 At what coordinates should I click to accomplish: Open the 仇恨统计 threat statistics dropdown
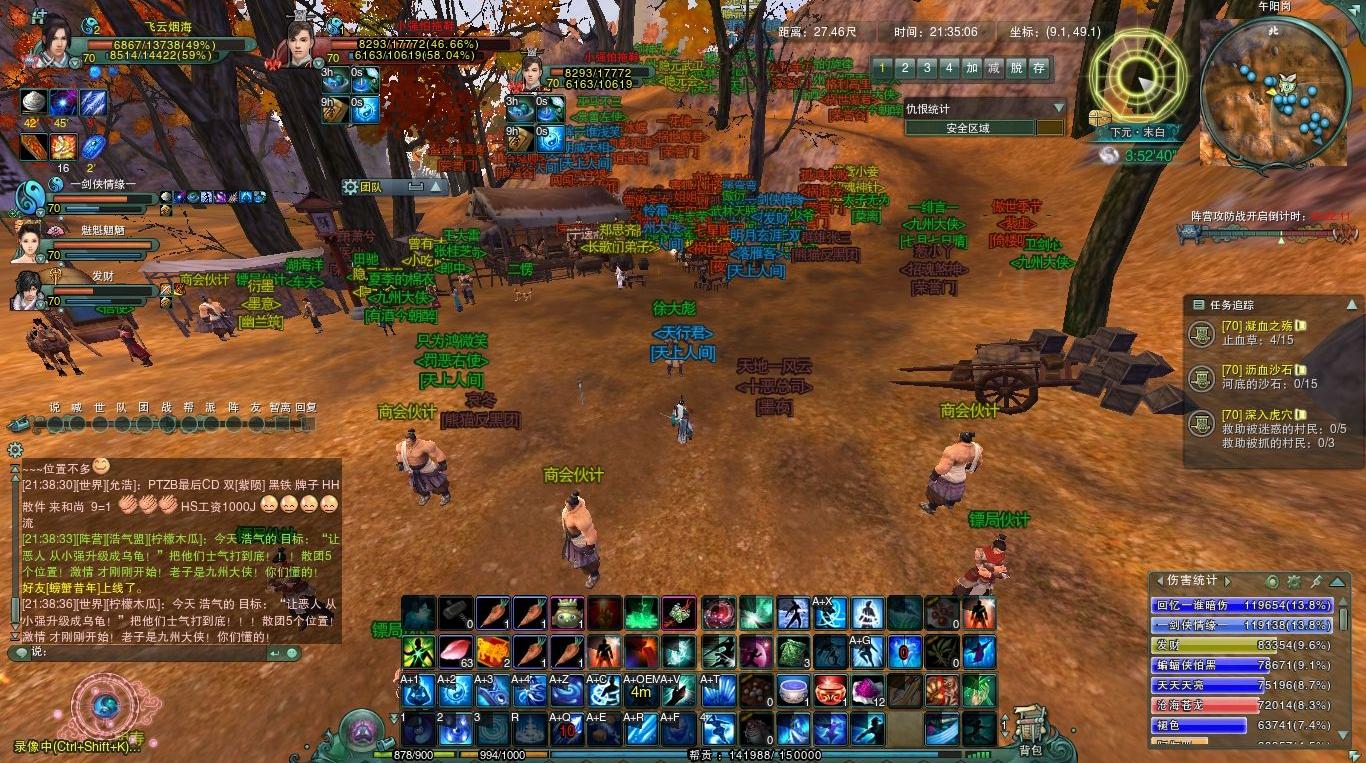pos(1058,108)
